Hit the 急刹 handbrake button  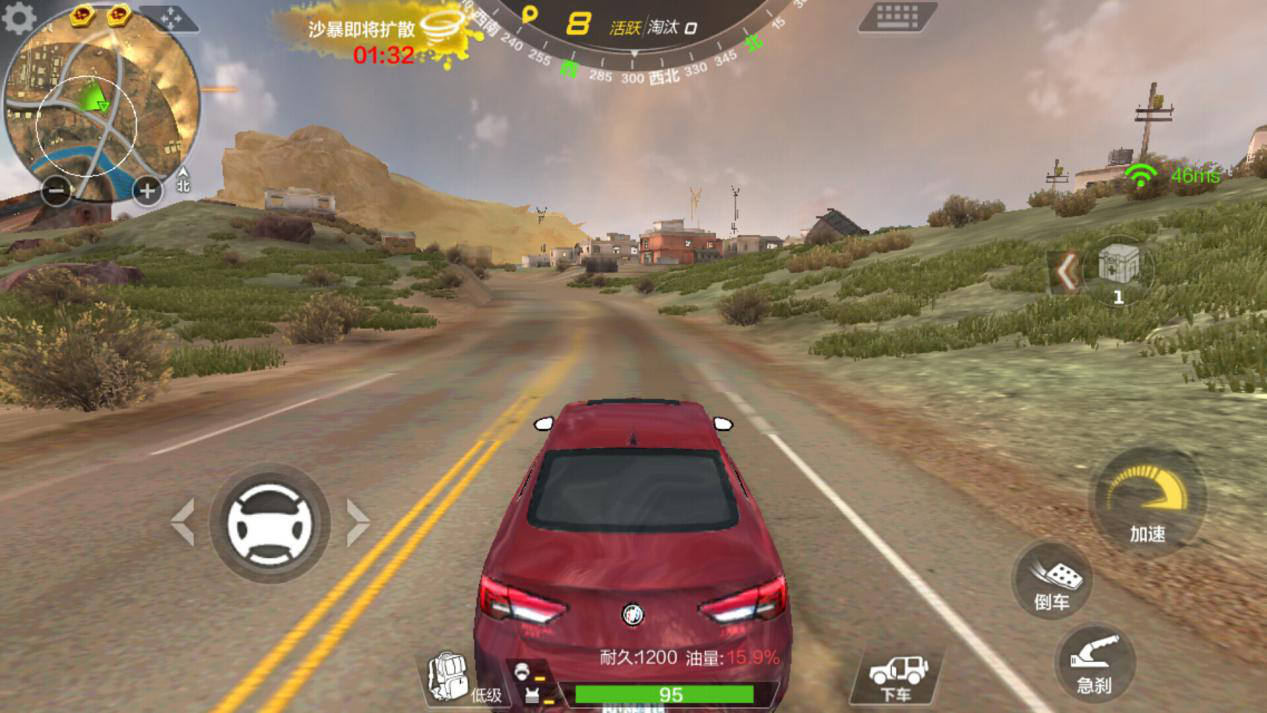(x=1095, y=663)
